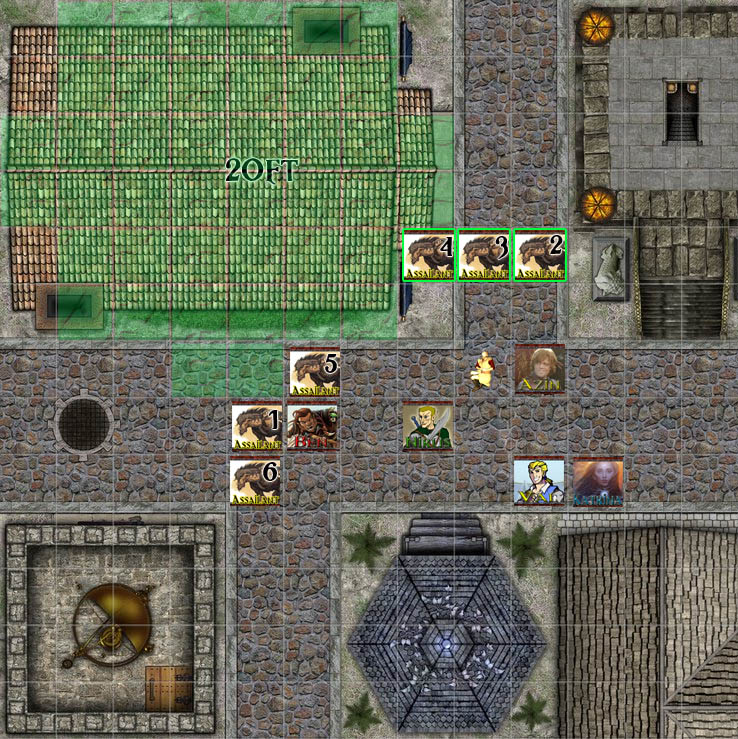Select the Assailant 6 token
738x739 pixels.
click(255, 482)
